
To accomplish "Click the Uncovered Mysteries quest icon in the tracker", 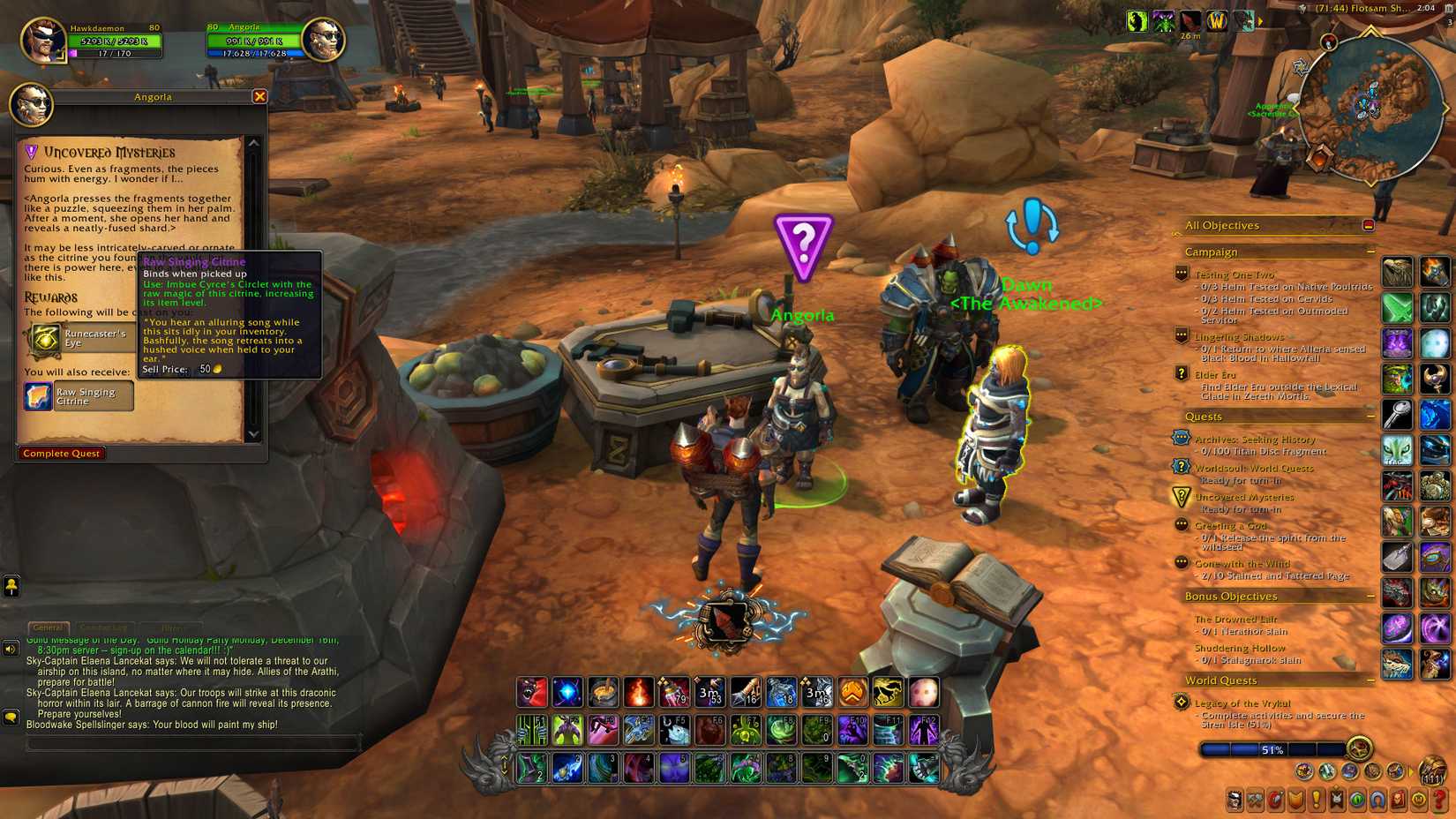I will tap(1181, 497).
